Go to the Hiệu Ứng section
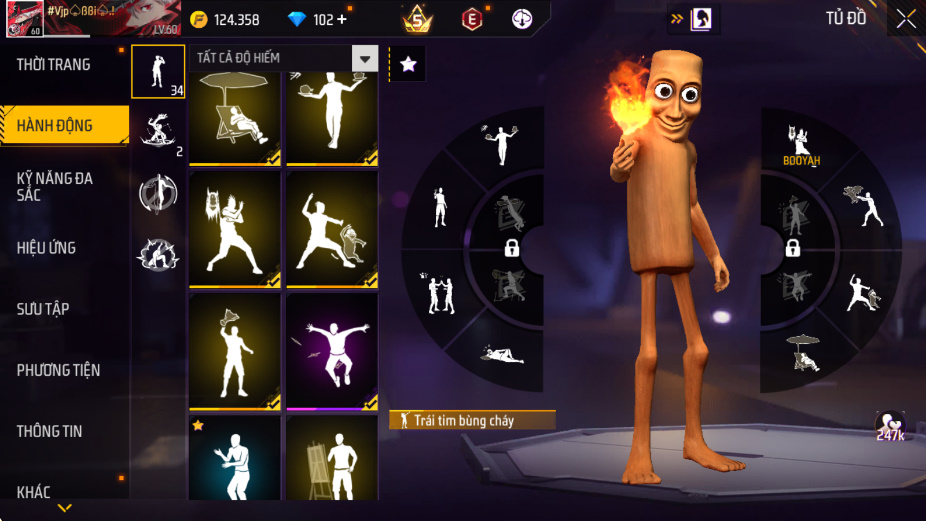The width and height of the screenshot is (926, 521). 47,248
